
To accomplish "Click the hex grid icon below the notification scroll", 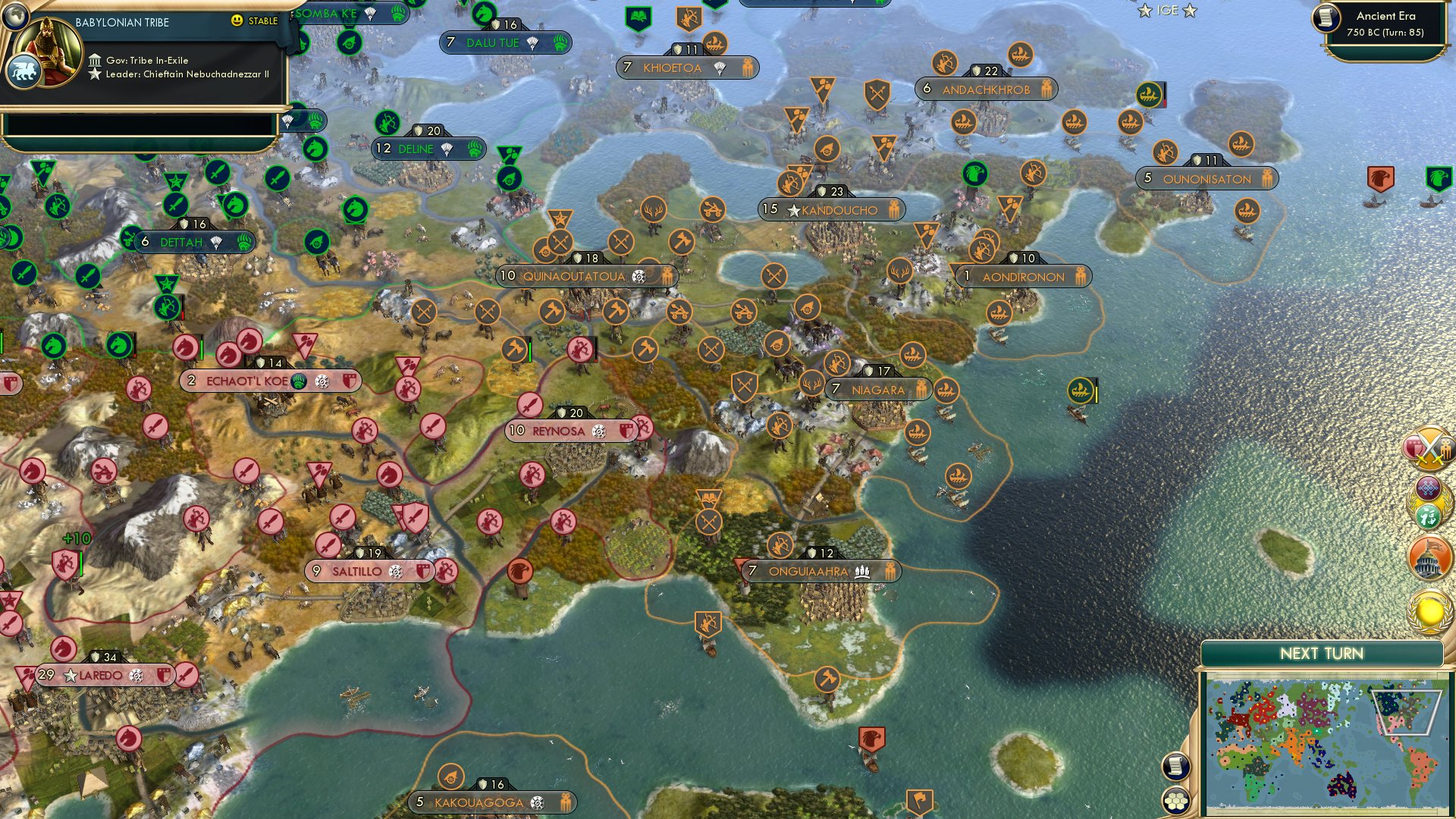I will tap(1176, 799).
